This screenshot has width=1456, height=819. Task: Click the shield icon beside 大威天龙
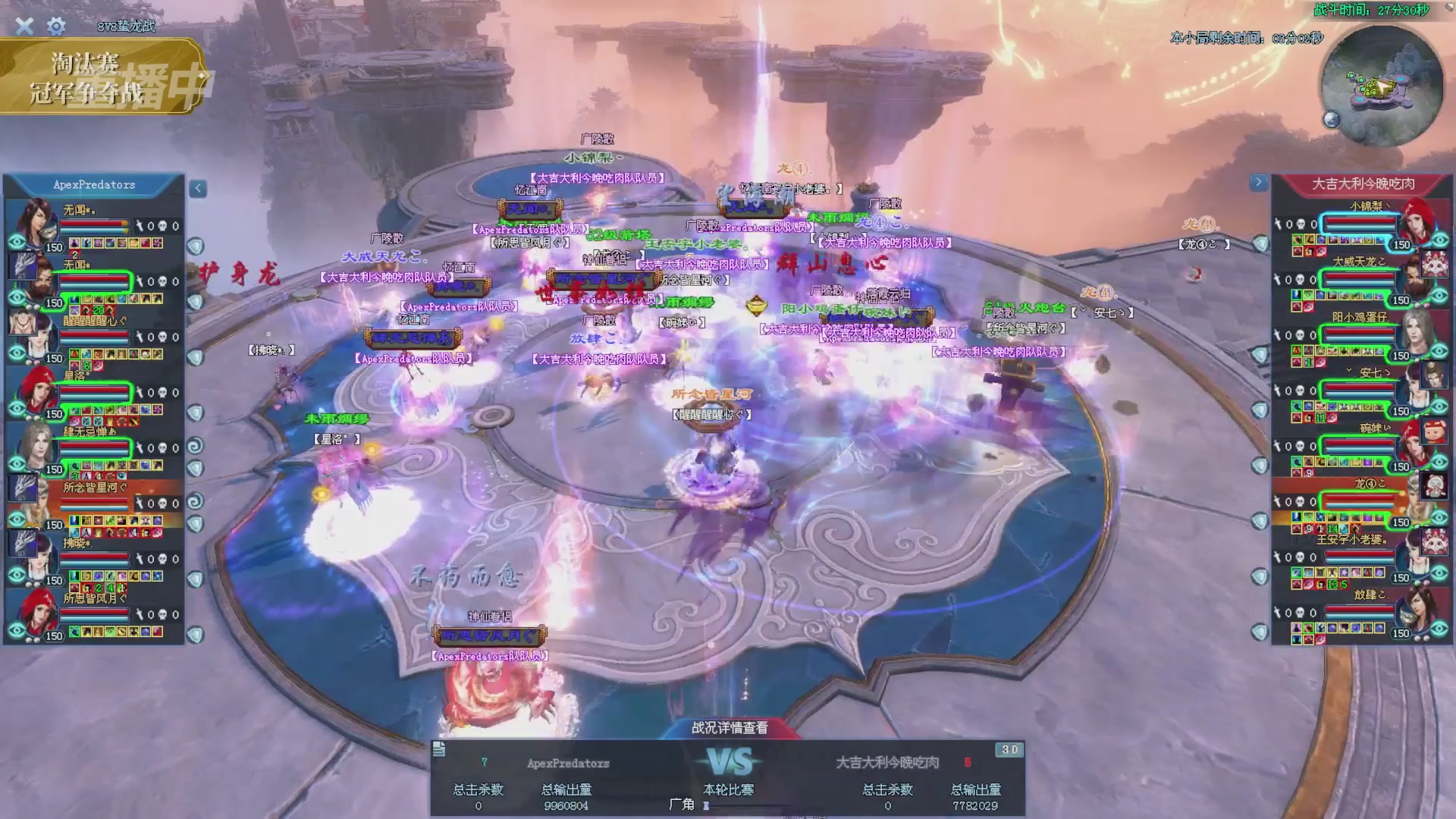(1260, 299)
